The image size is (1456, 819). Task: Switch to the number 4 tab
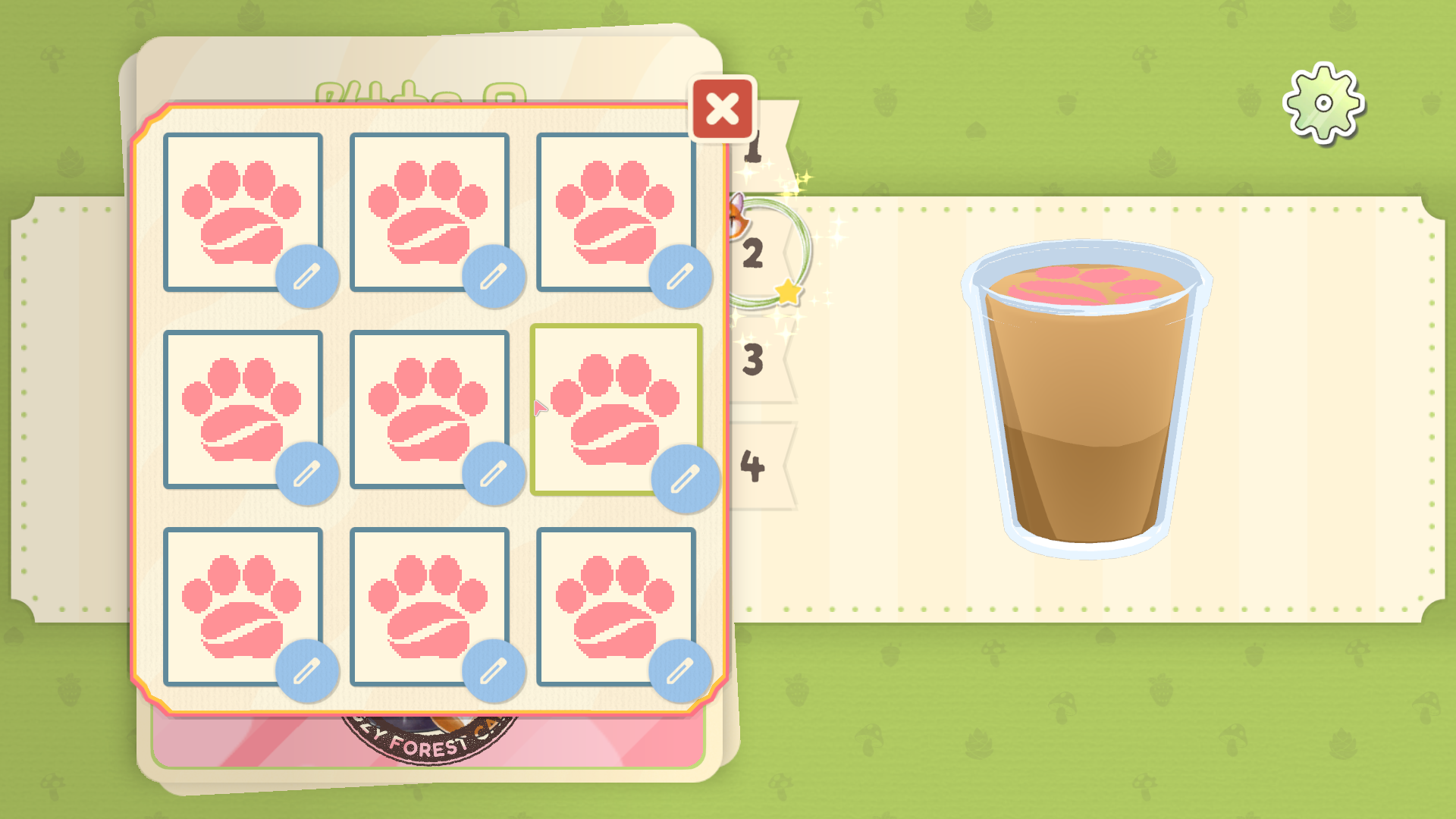[x=754, y=466]
